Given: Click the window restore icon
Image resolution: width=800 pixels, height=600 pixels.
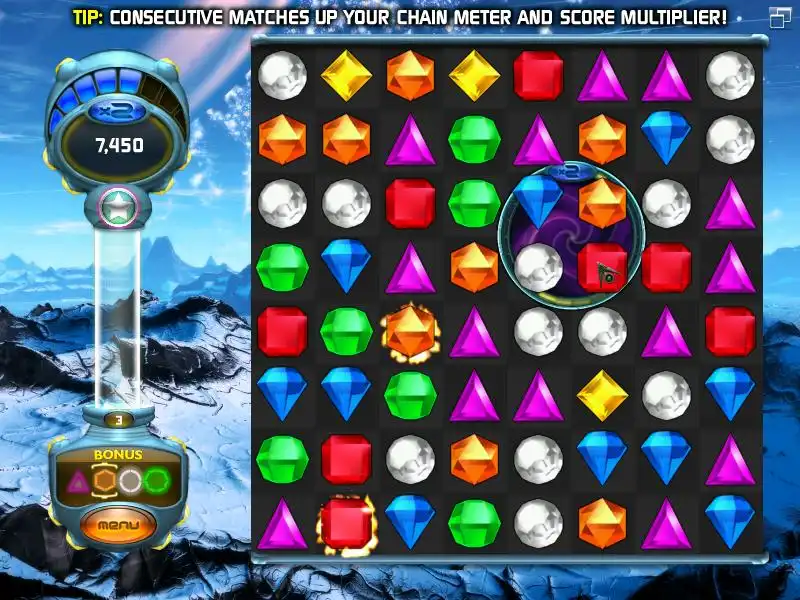Looking at the screenshot, I should 779,16.
